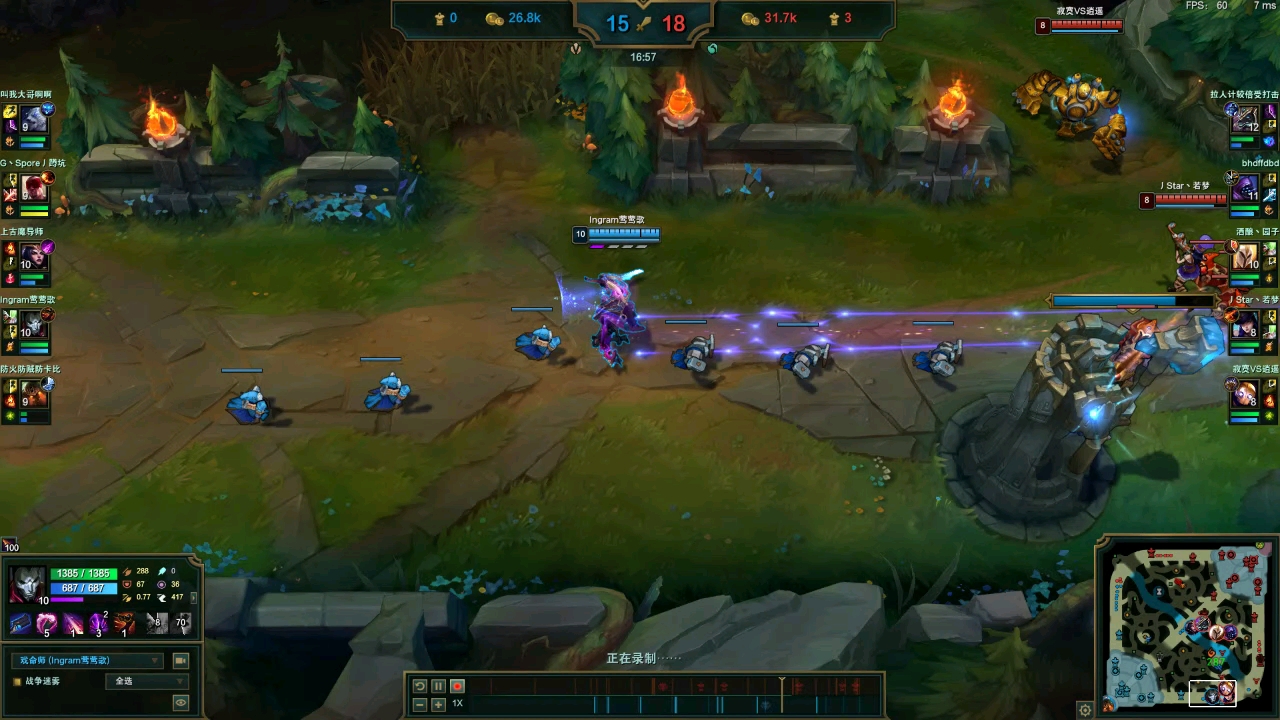The height and width of the screenshot is (720, 1280).
Task: Select top blue player 叫我大哥啊啊 portrait
Action: point(34,119)
